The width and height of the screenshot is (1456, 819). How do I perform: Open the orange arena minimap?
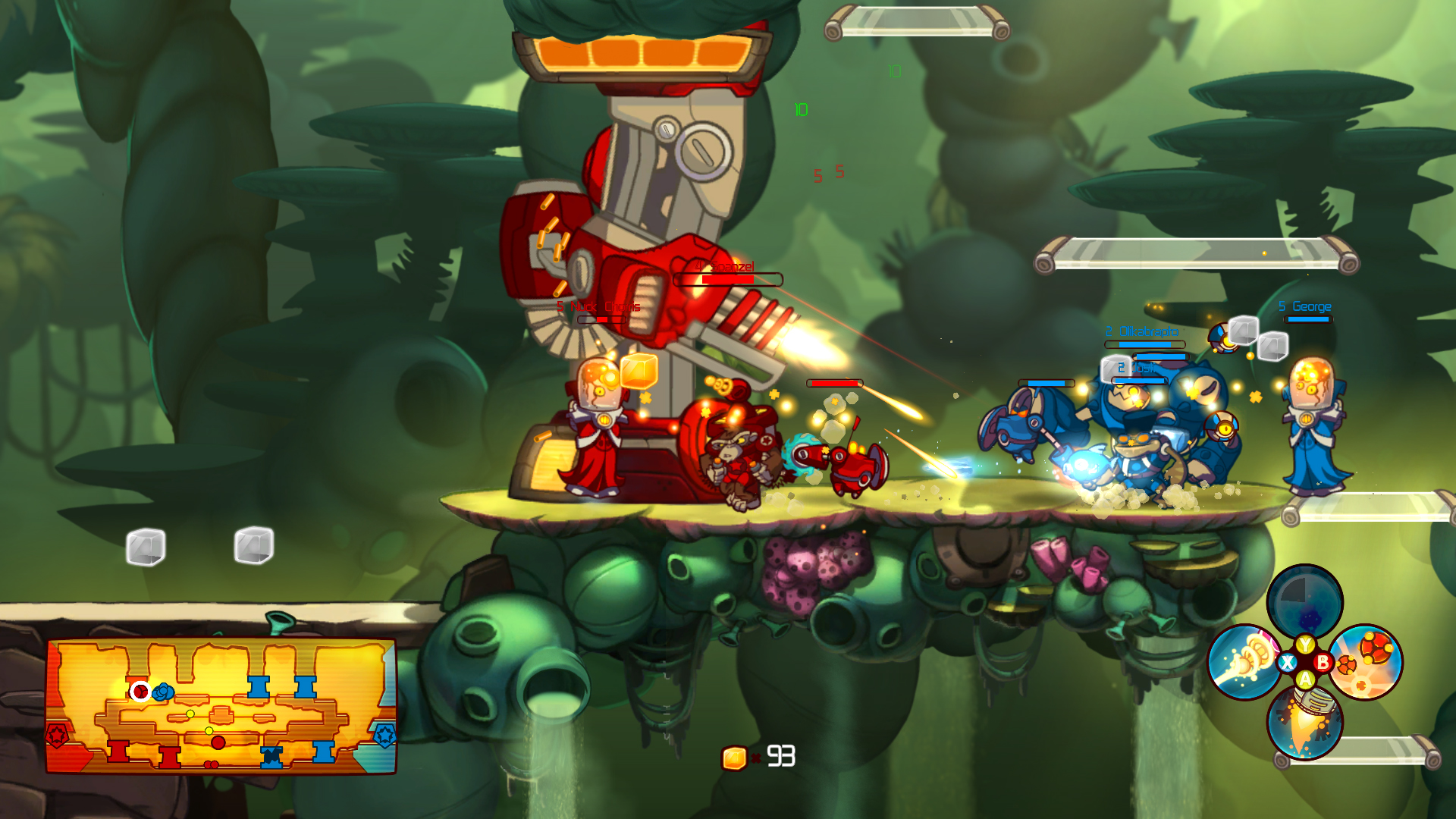coord(221,705)
